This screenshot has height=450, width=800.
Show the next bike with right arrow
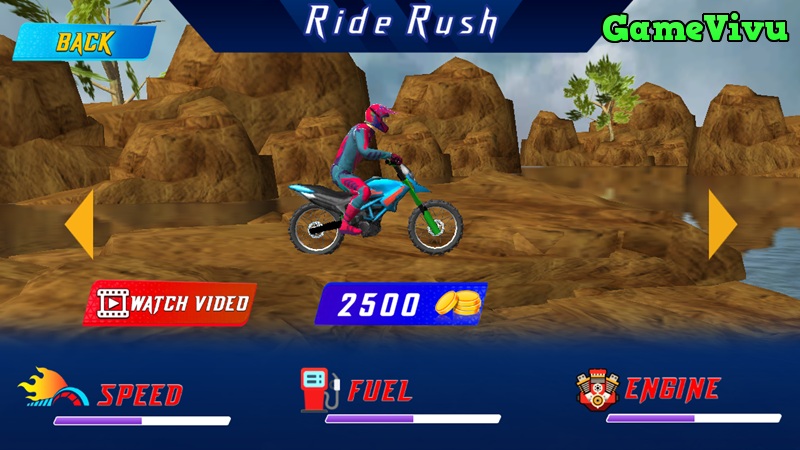point(721,225)
